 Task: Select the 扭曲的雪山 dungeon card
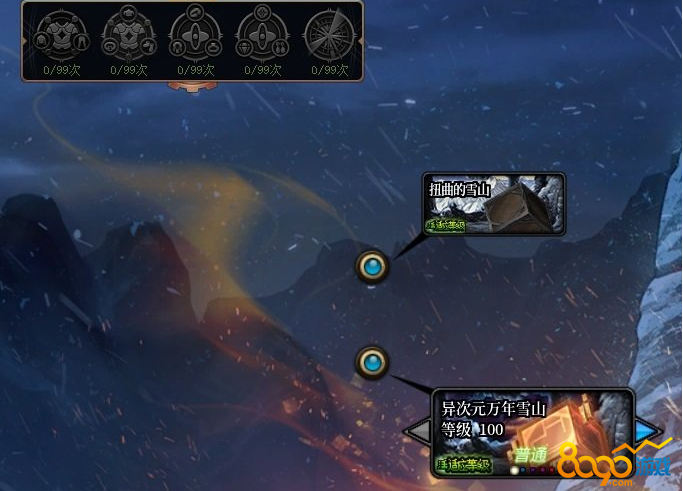pyautogui.click(x=495, y=204)
